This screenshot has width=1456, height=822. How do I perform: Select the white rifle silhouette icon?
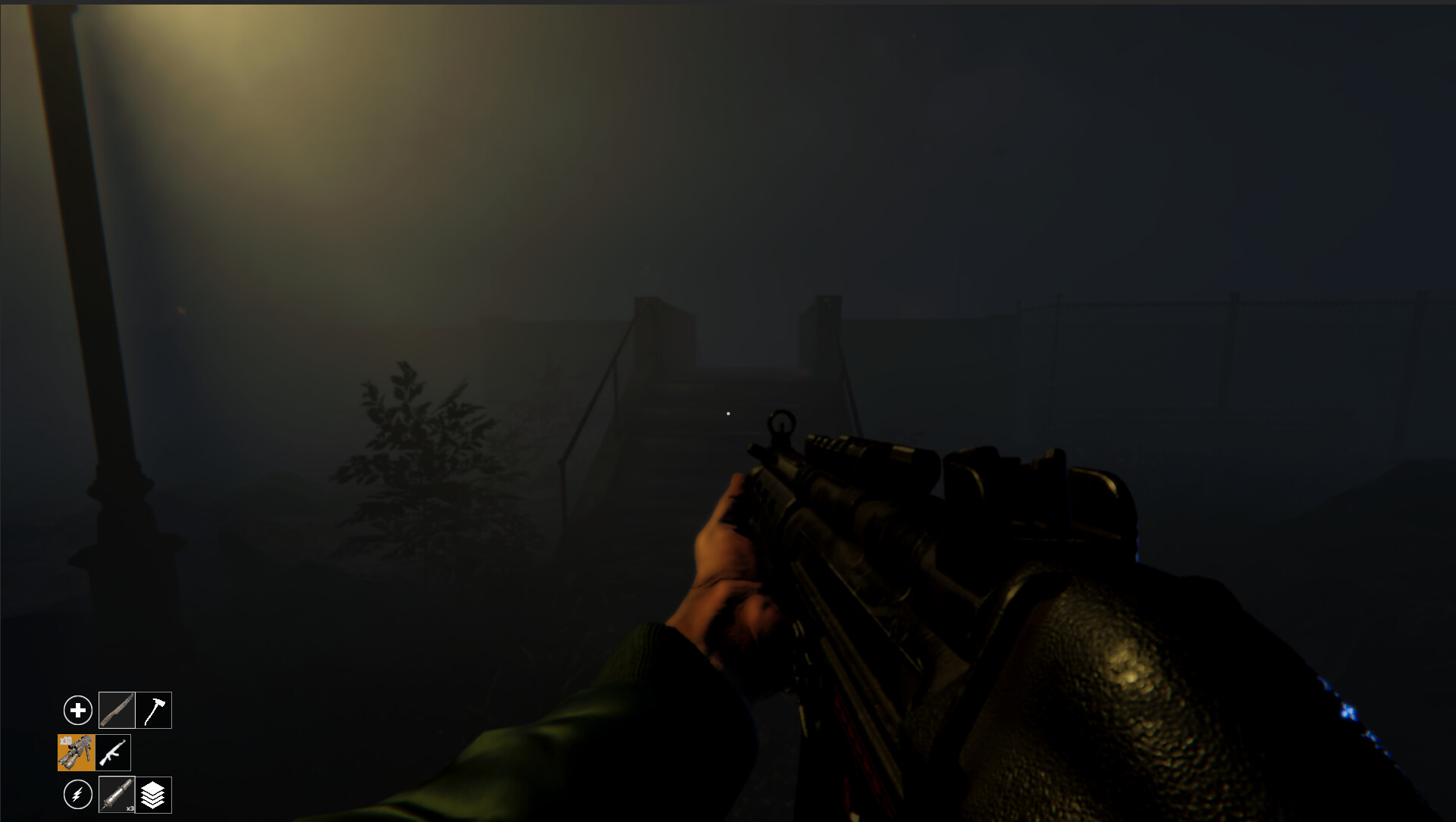click(112, 752)
